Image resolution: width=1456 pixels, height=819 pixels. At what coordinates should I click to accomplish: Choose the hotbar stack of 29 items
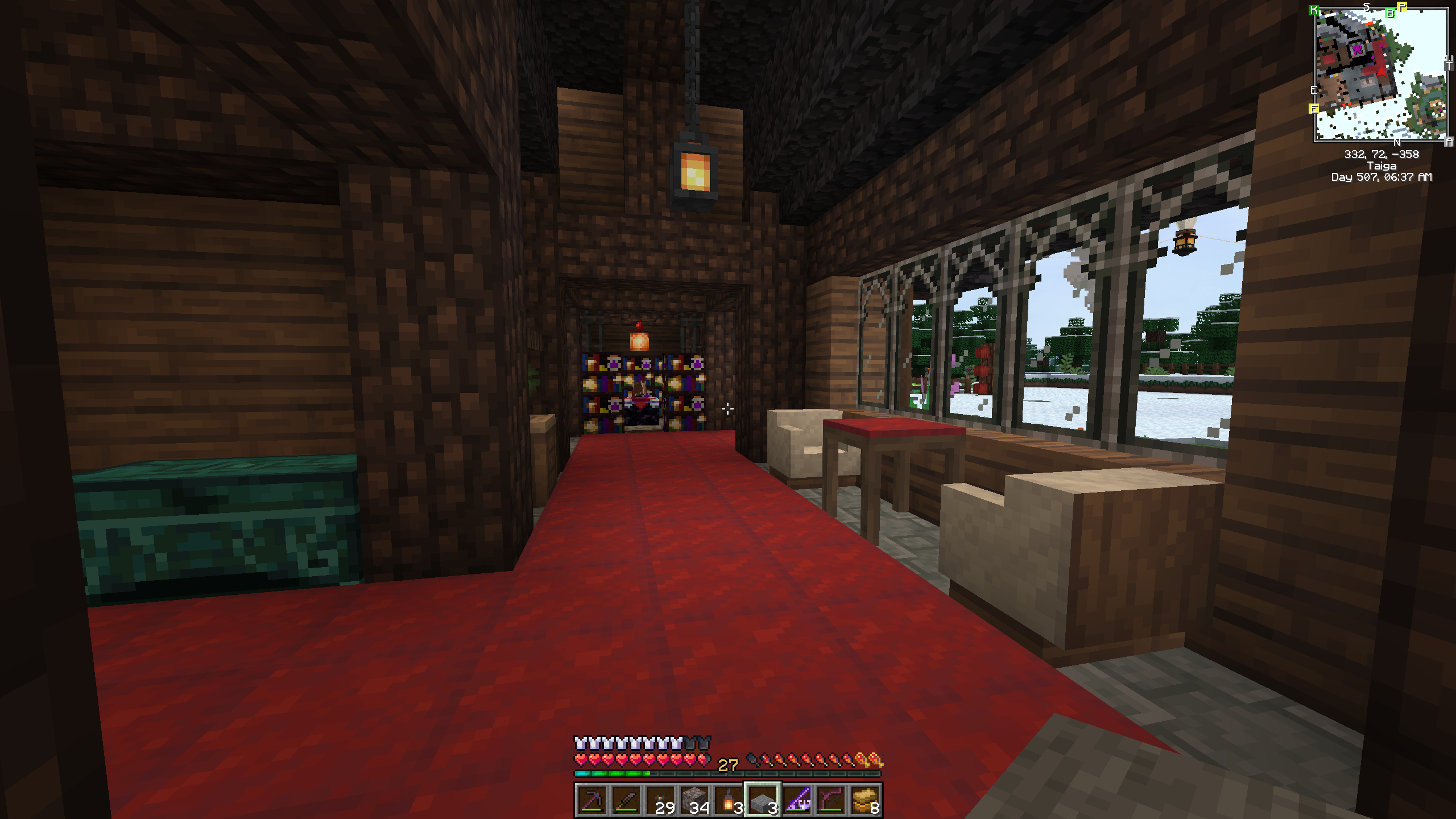click(660, 801)
